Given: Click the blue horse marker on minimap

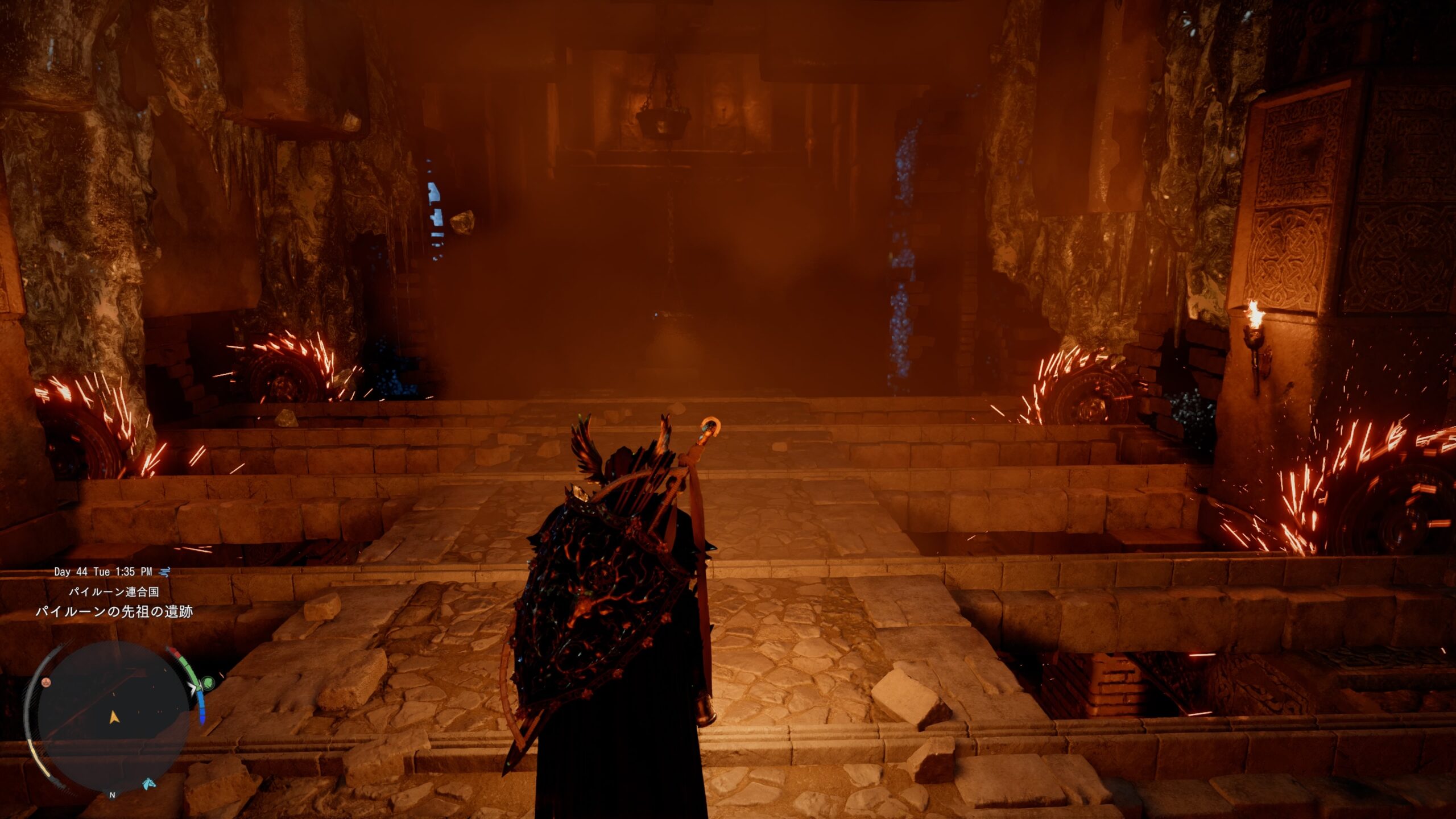Looking at the screenshot, I should pyautogui.click(x=149, y=783).
